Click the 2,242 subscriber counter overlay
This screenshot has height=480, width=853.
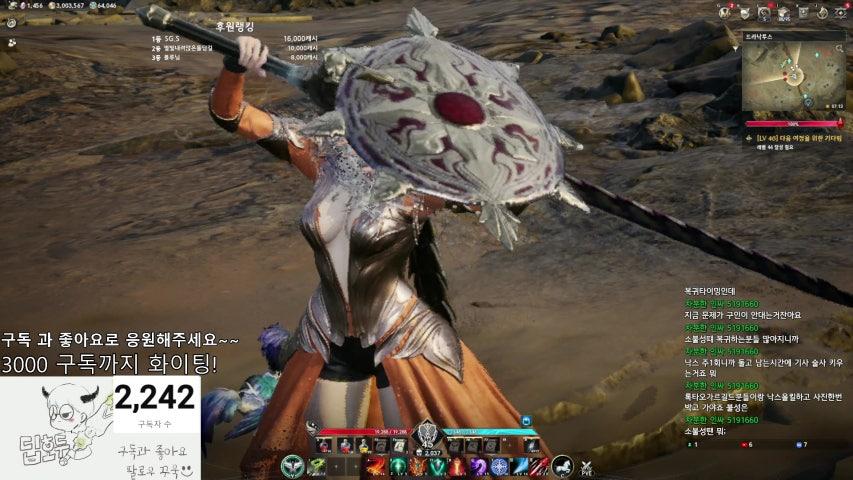pyautogui.click(x=155, y=399)
